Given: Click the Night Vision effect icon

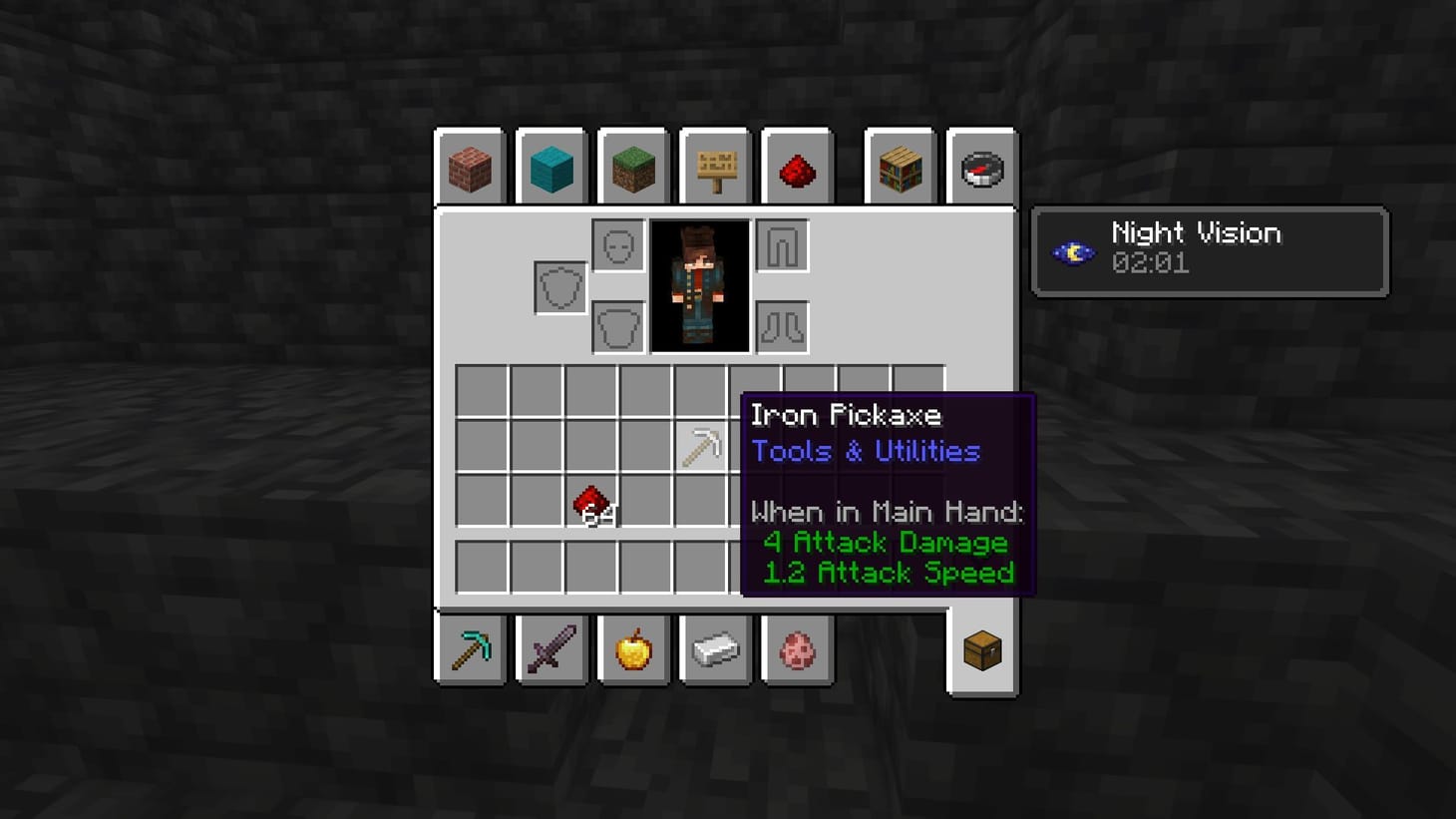Looking at the screenshot, I should (1072, 251).
